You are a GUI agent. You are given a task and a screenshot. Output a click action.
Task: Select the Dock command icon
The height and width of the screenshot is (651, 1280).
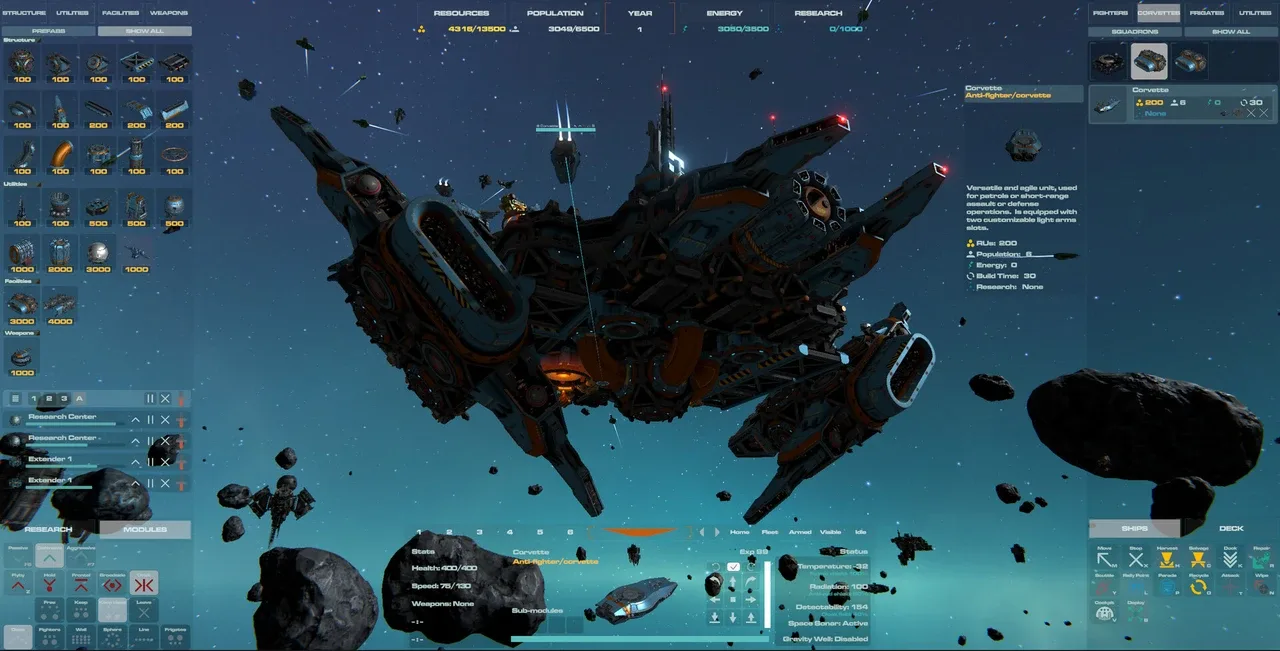click(x=1230, y=559)
